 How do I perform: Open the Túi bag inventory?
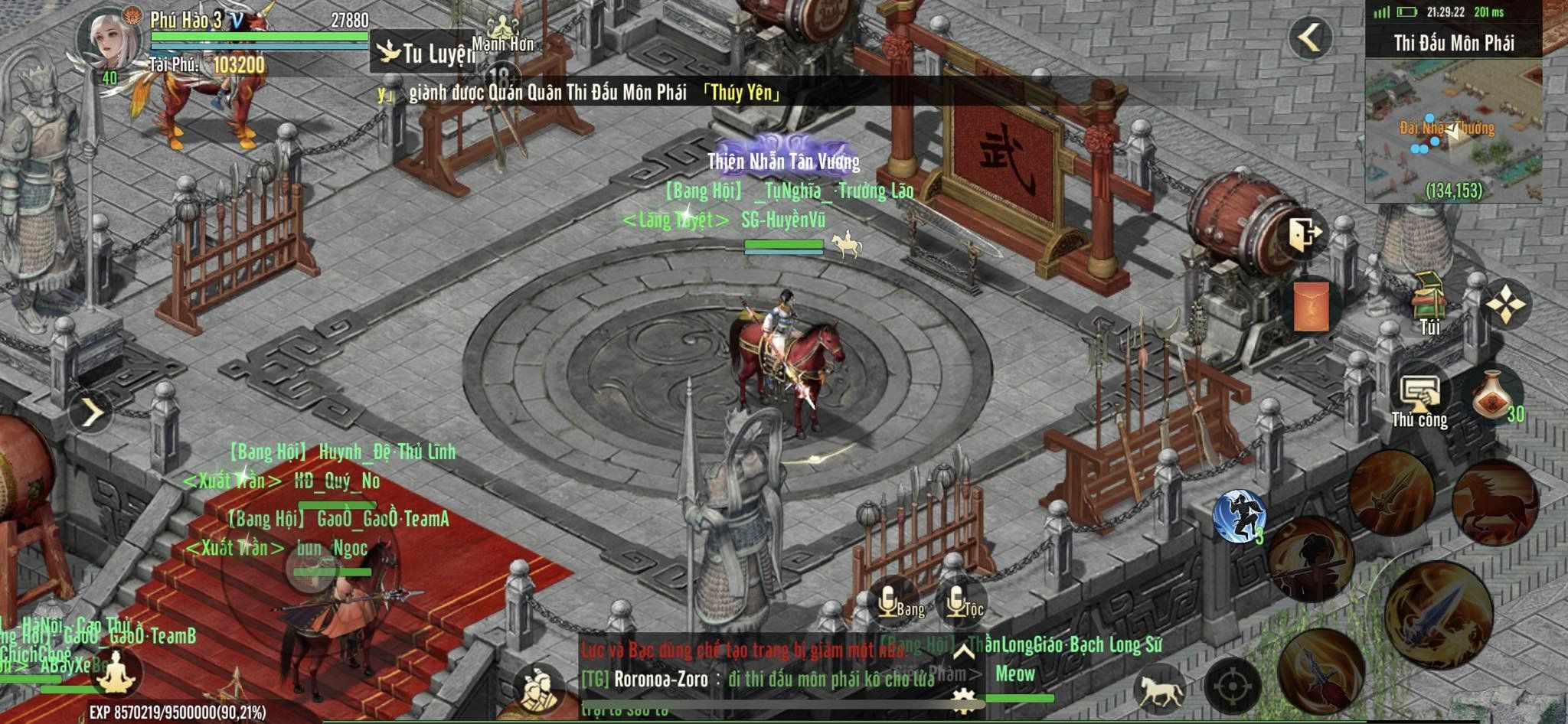[1429, 304]
